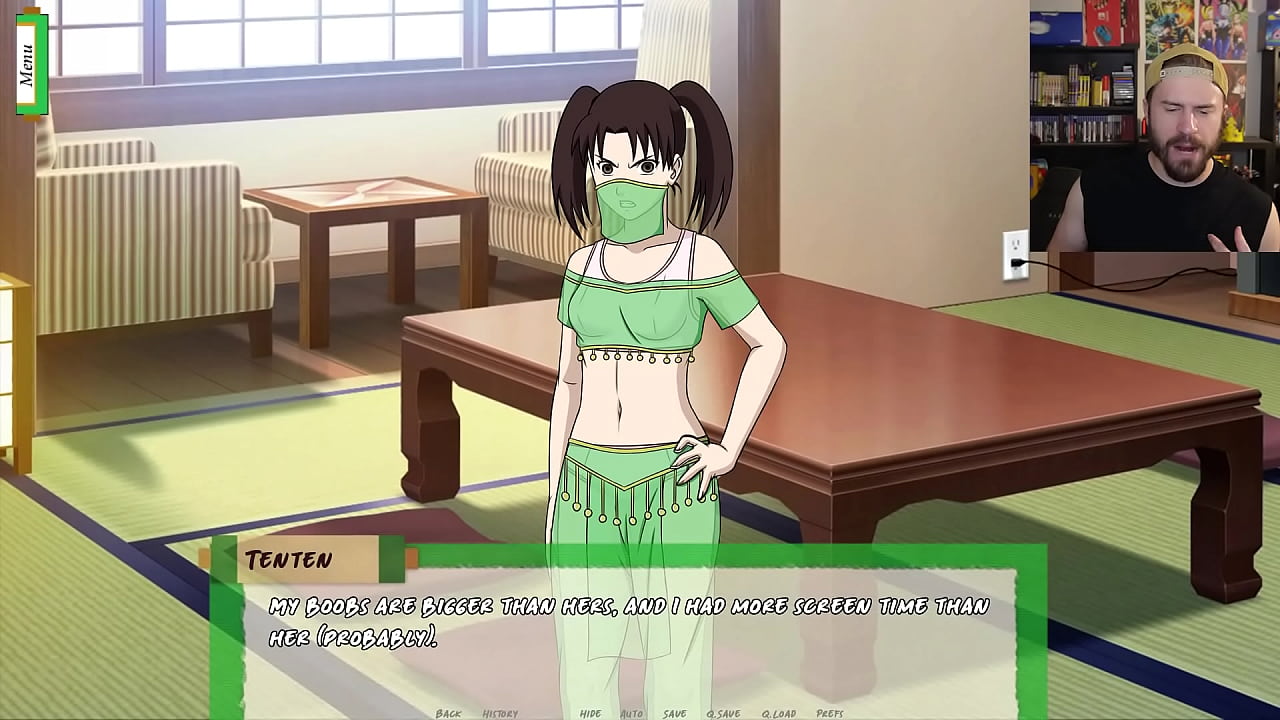Screen dimensions: 1280x720
Task: Open Prefs settings
Action: point(830,713)
